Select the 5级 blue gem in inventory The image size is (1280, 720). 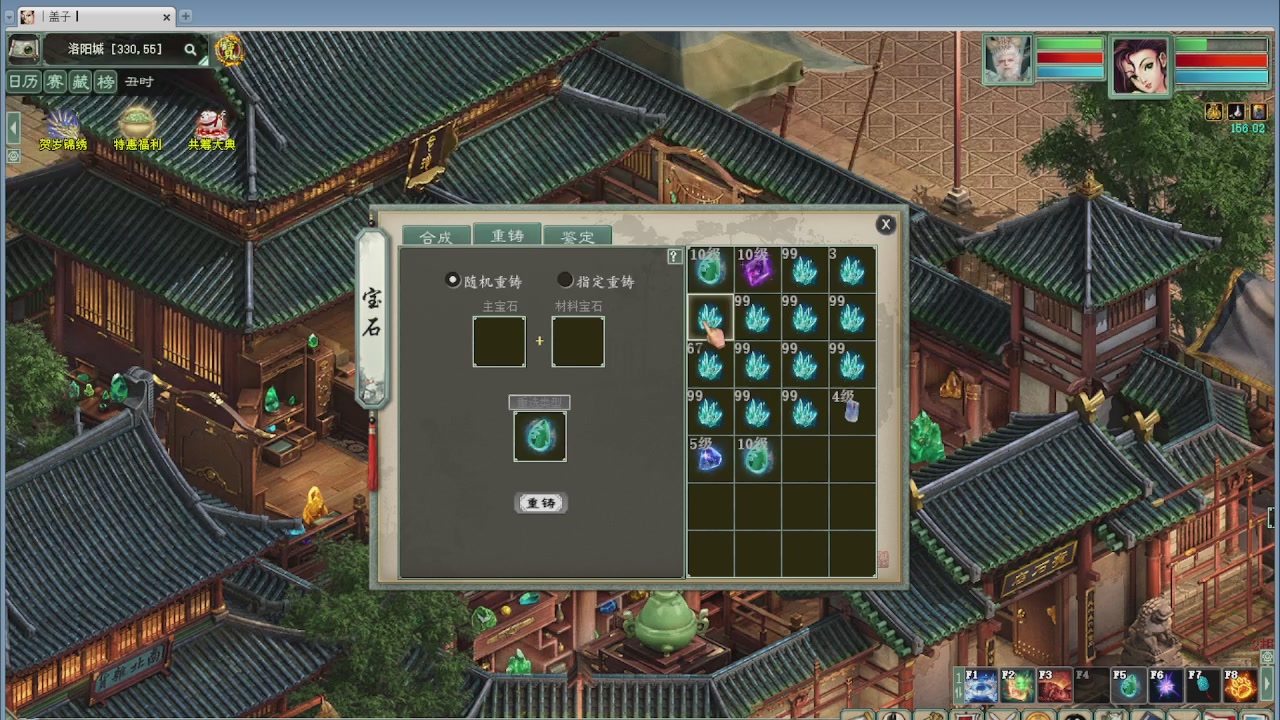[x=709, y=457]
